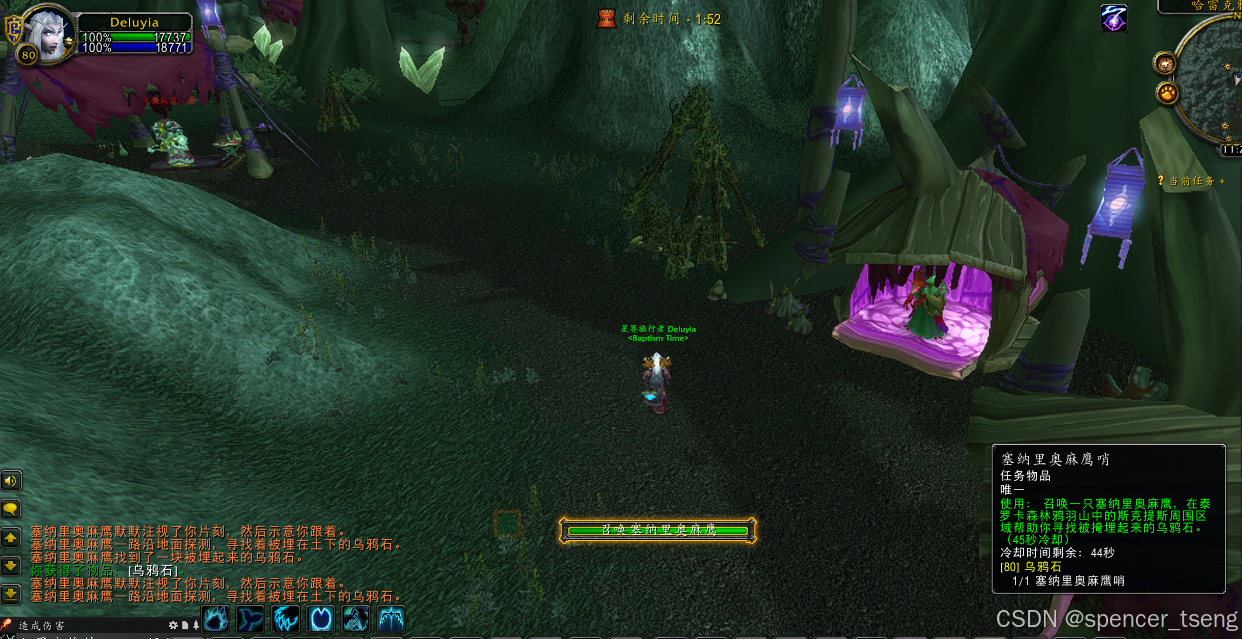Click the 召唤塞纳里奥麻鹰 cast bar
The width and height of the screenshot is (1242, 639).
point(658,530)
